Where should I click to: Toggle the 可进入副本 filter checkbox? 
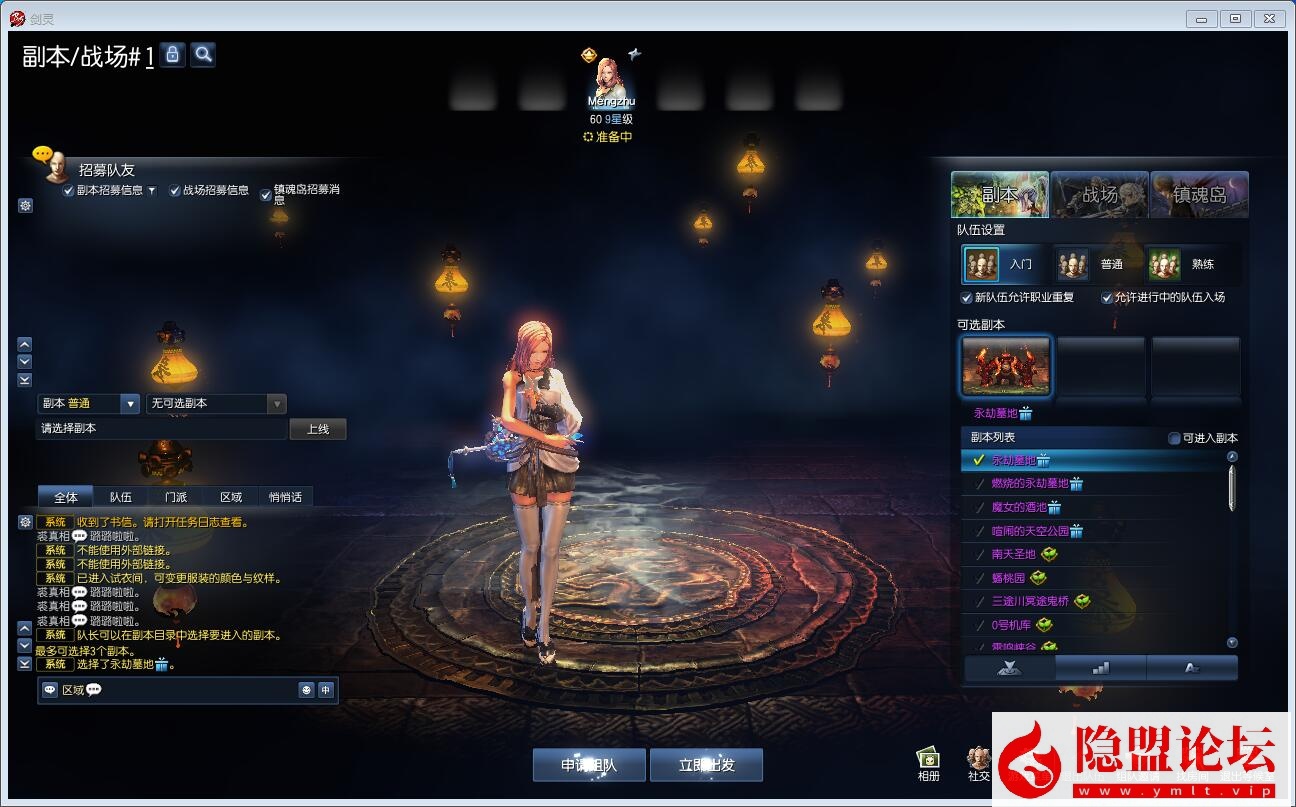click(1175, 438)
